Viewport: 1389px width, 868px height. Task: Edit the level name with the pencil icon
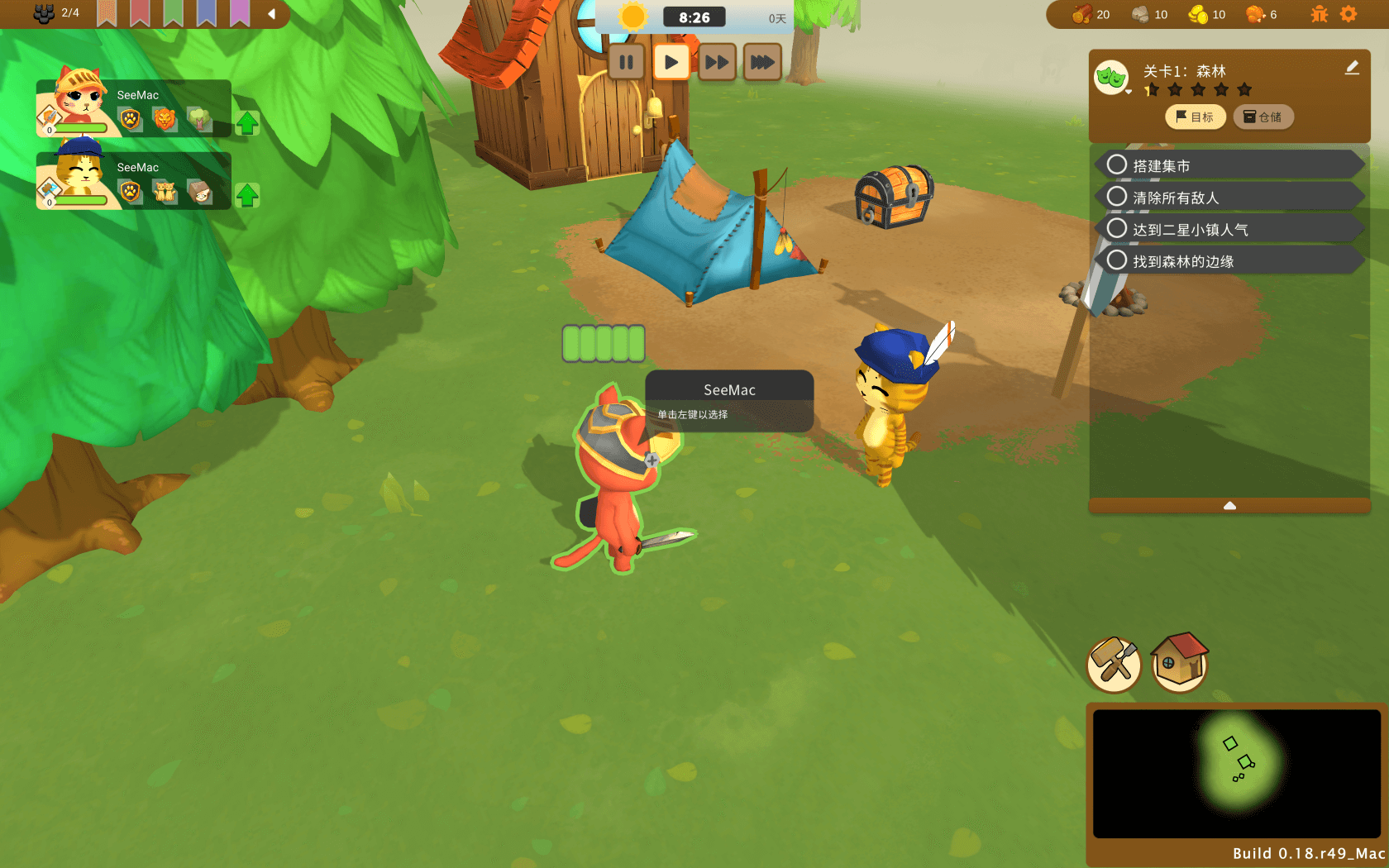(x=1352, y=68)
